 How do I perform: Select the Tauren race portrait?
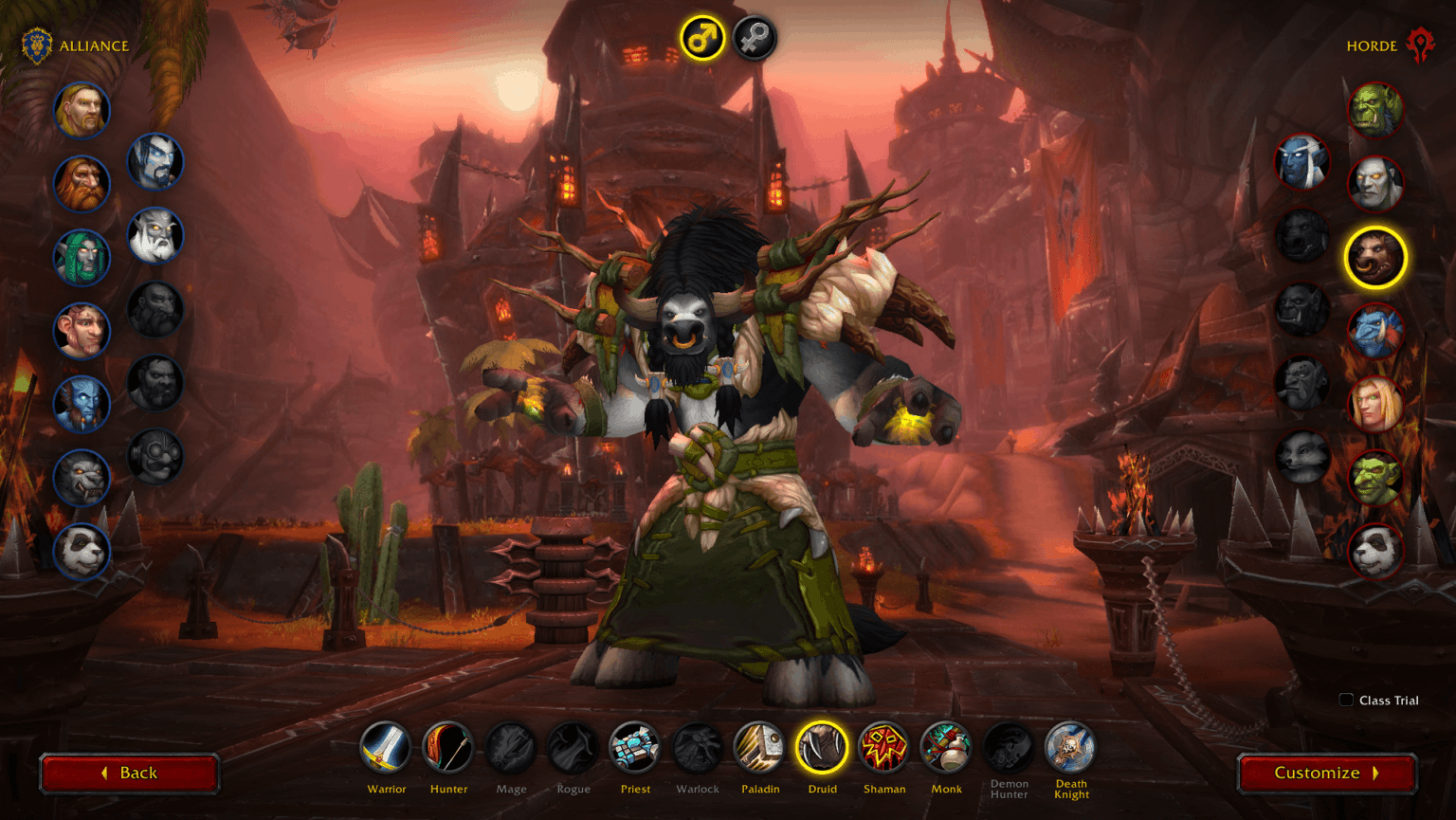coord(1376,258)
